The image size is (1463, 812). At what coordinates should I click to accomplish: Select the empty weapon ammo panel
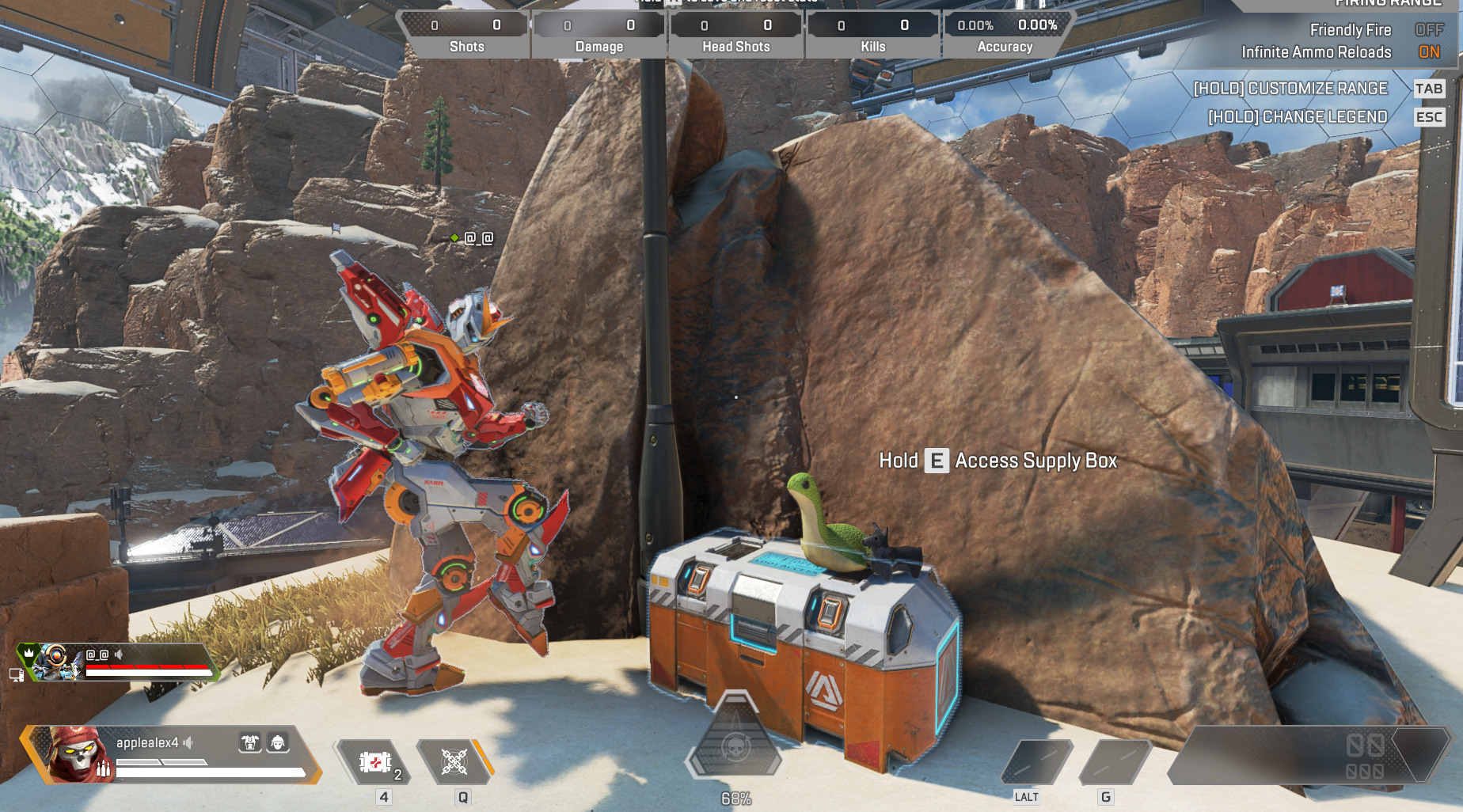point(1306,756)
